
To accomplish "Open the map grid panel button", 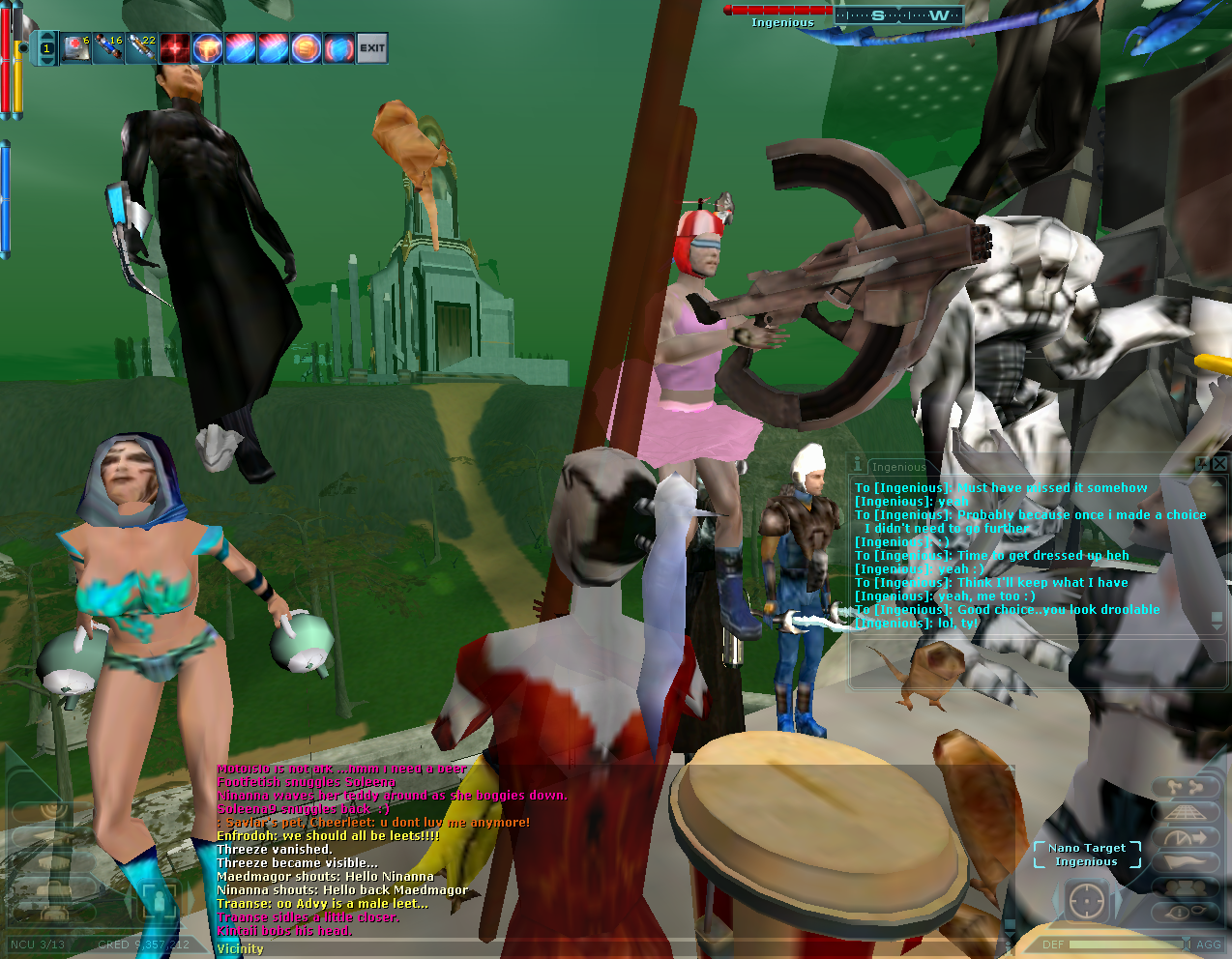I will [x=1186, y=813].
